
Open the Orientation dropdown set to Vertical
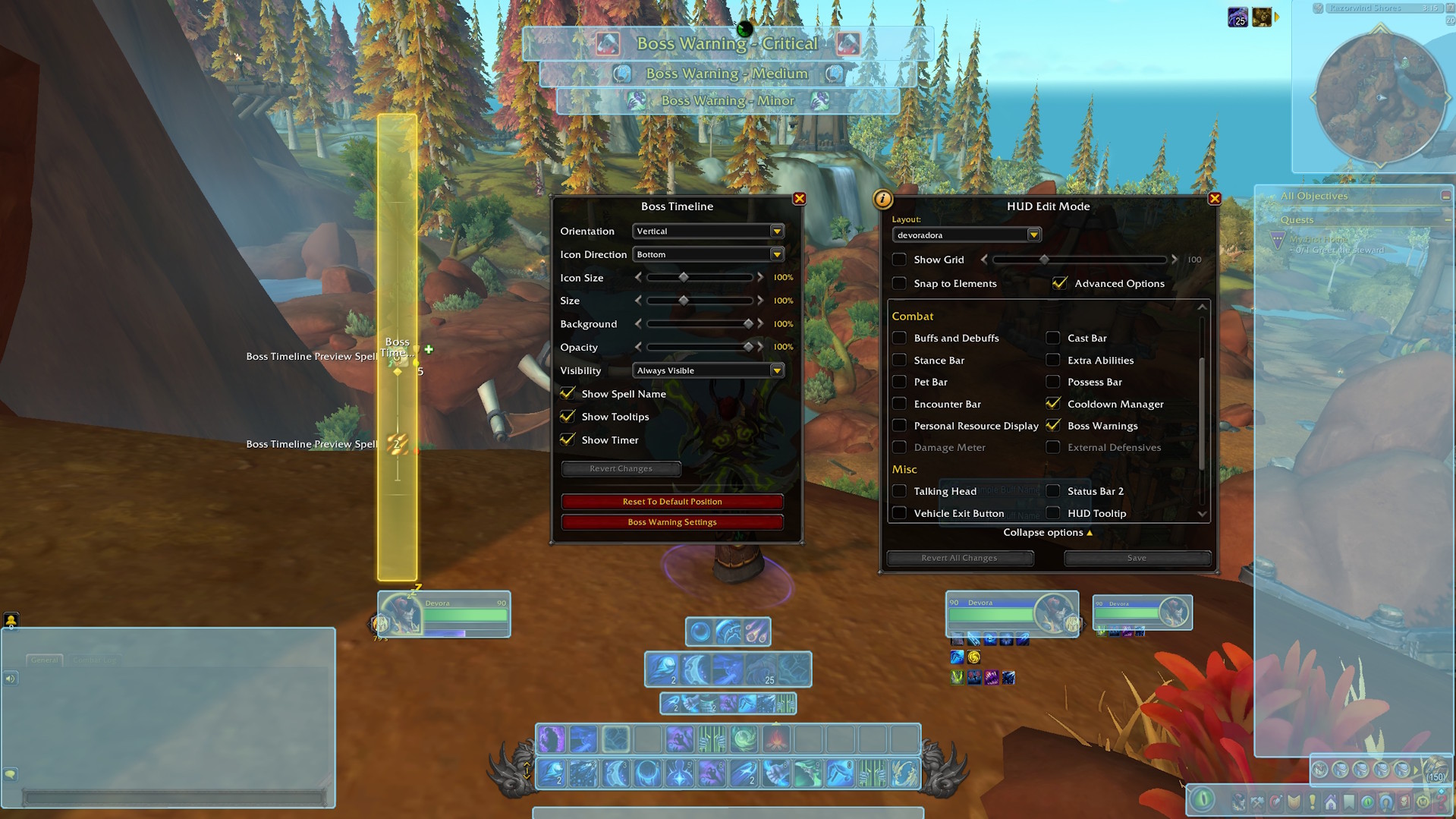[x=708, y=232]
